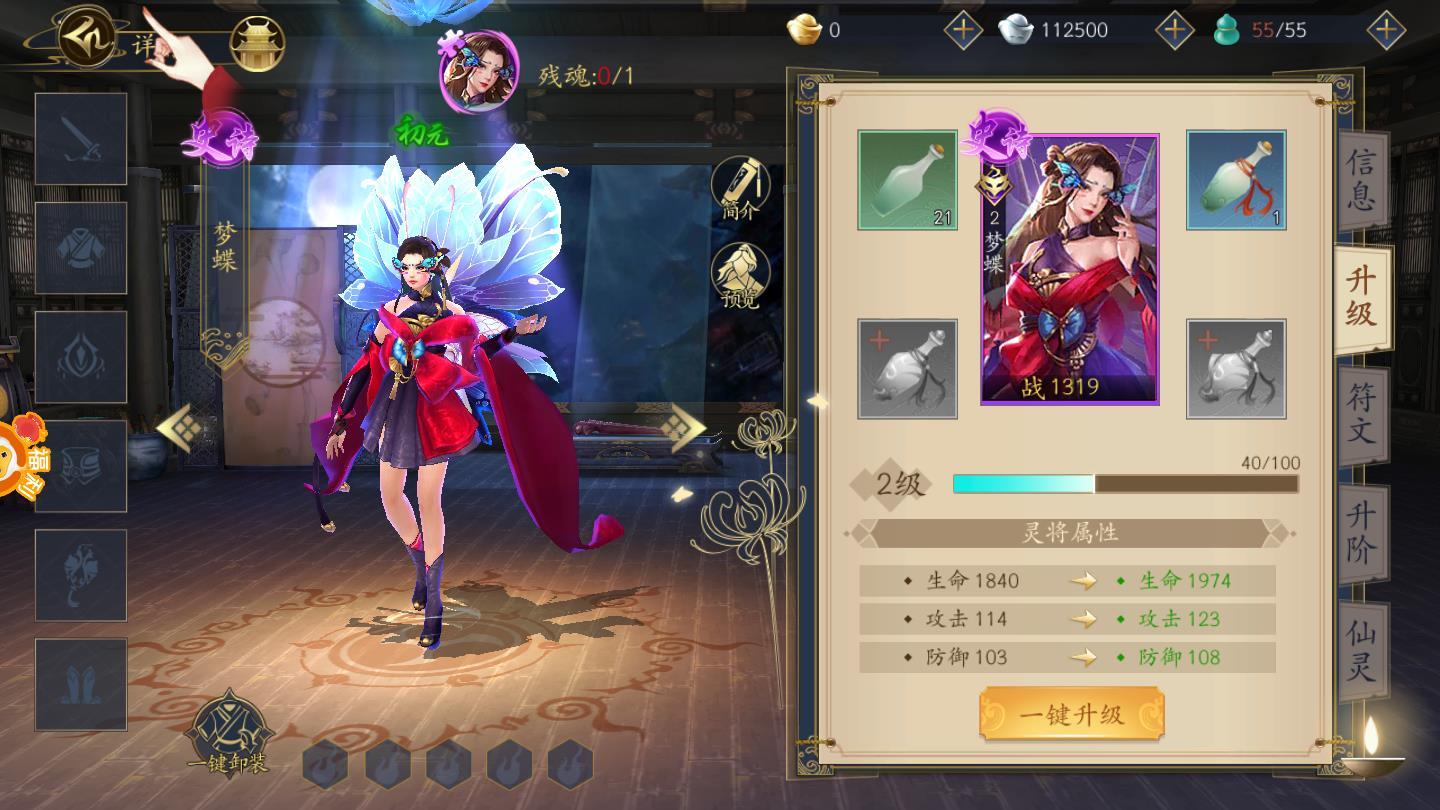Show the previous spirit with left arrow

click(x=181, y=429)
